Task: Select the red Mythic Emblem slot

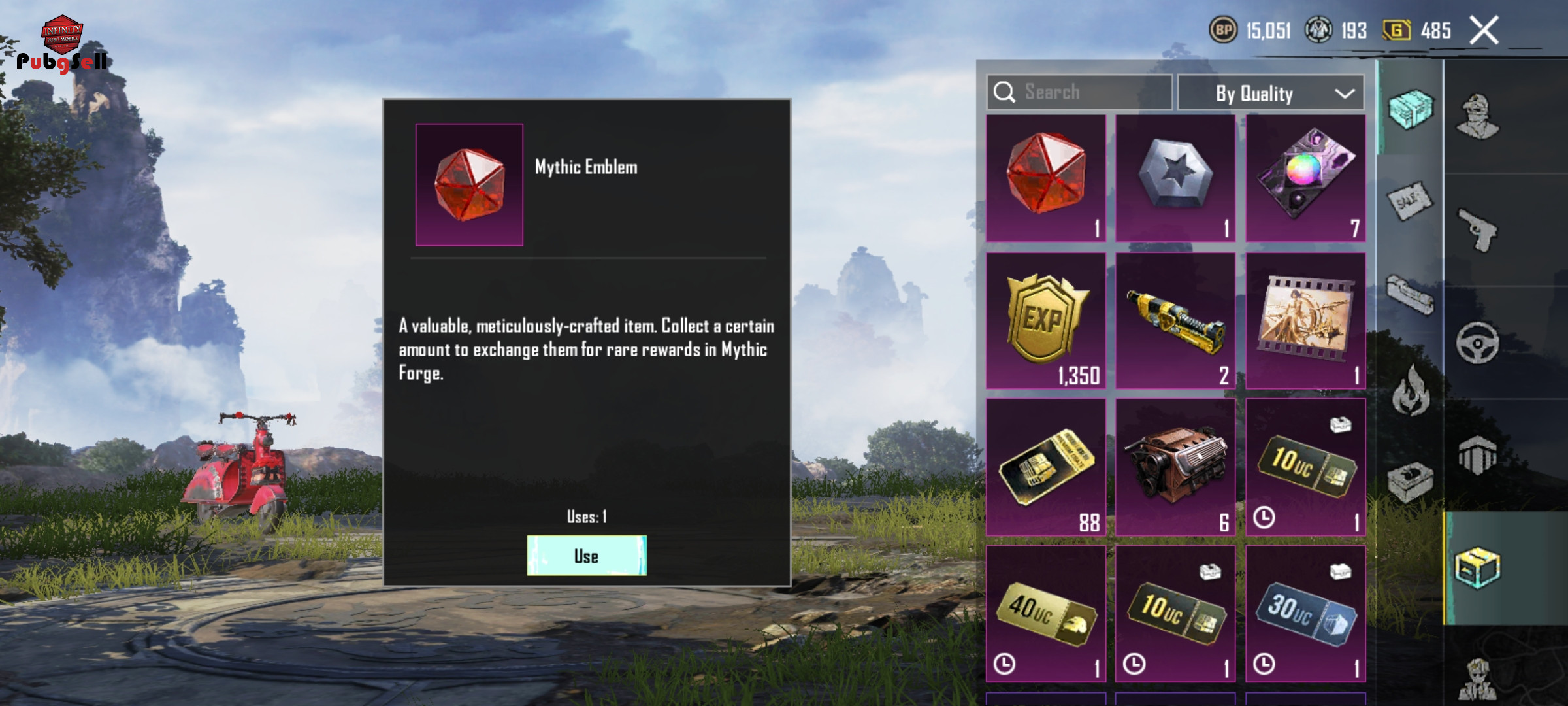Action: [1045, 178]
